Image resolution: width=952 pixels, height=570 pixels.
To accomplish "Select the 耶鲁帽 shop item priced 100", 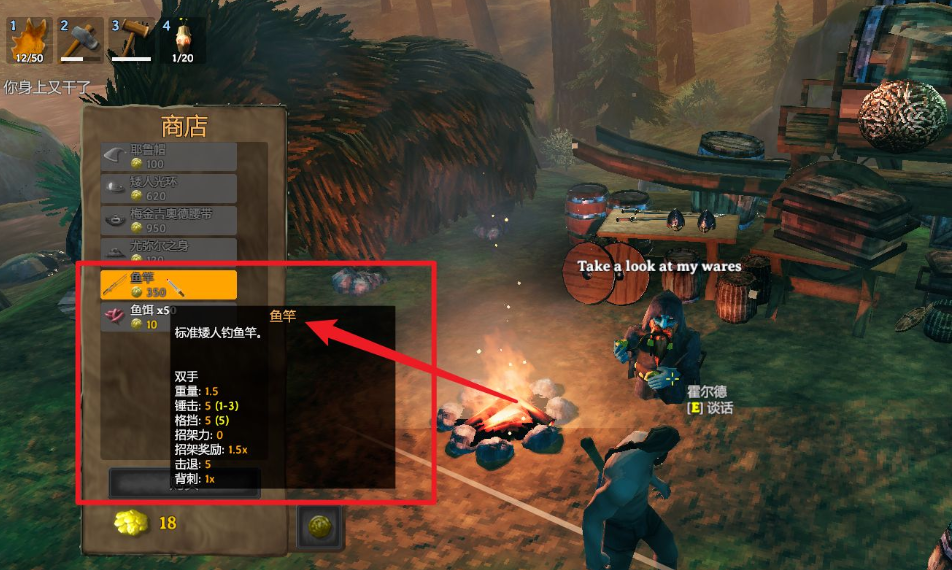I will tap(169, 156).
